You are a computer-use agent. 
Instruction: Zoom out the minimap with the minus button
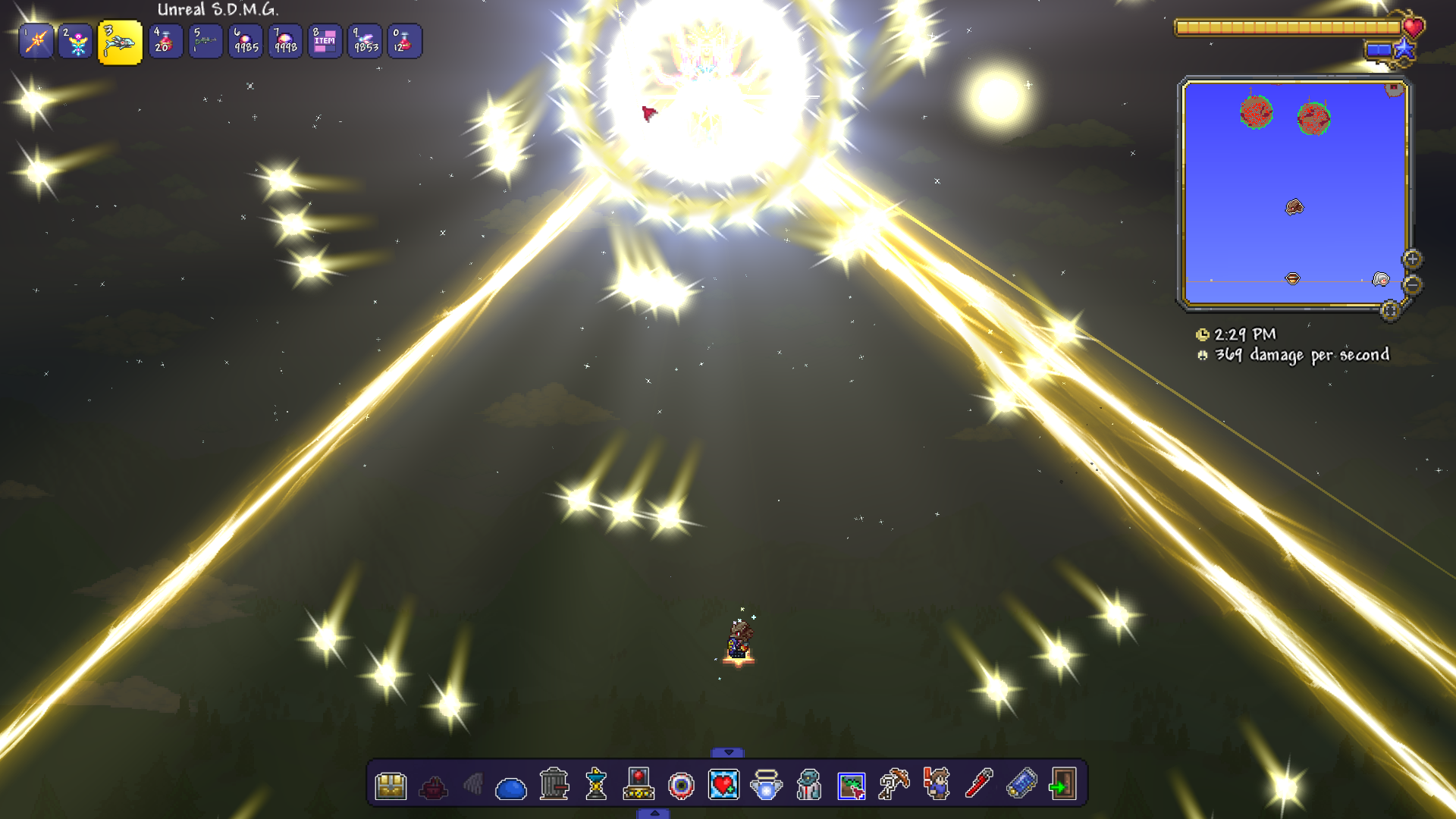1412,285
